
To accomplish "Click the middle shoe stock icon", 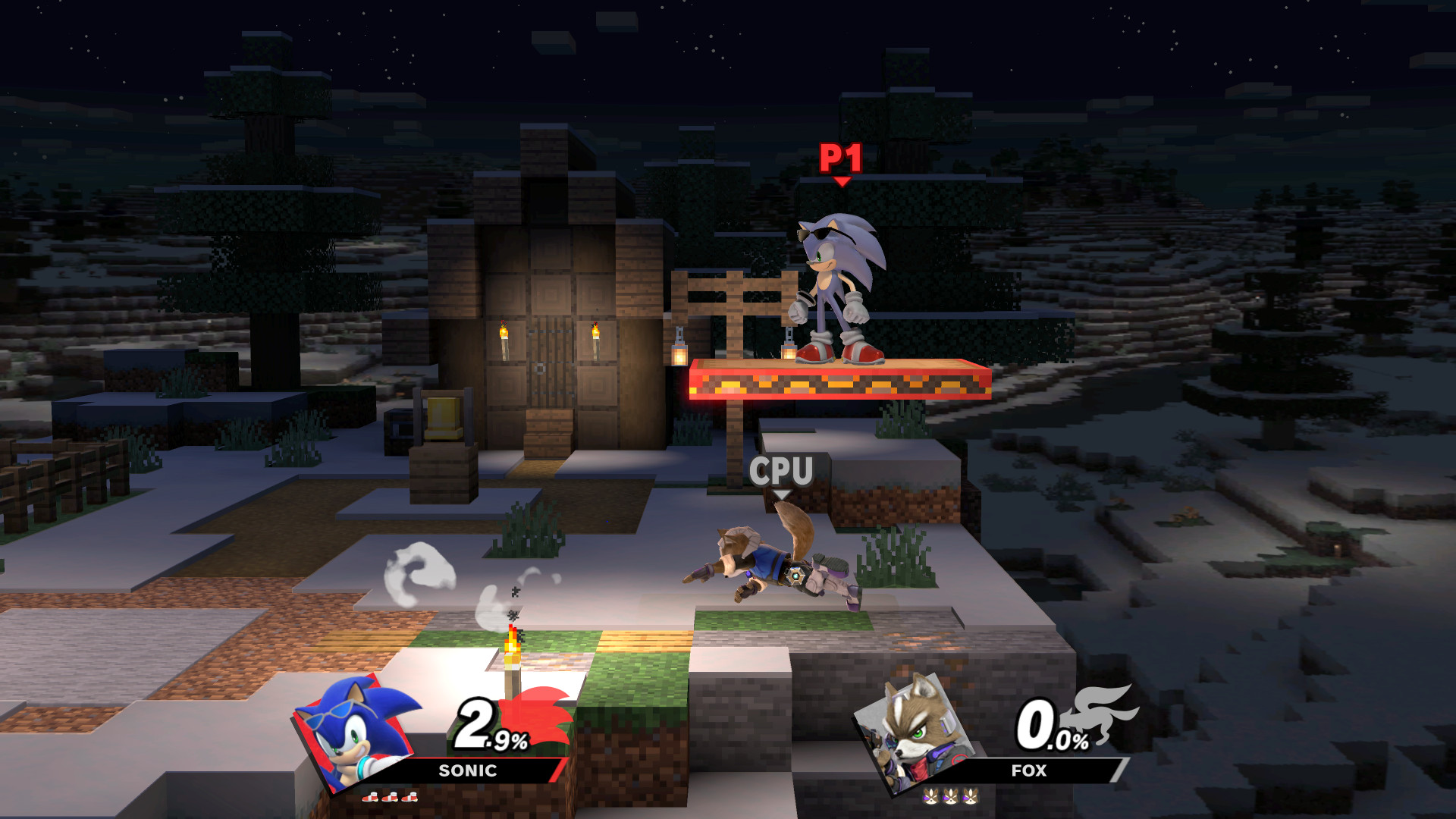I will click(391, 798).
